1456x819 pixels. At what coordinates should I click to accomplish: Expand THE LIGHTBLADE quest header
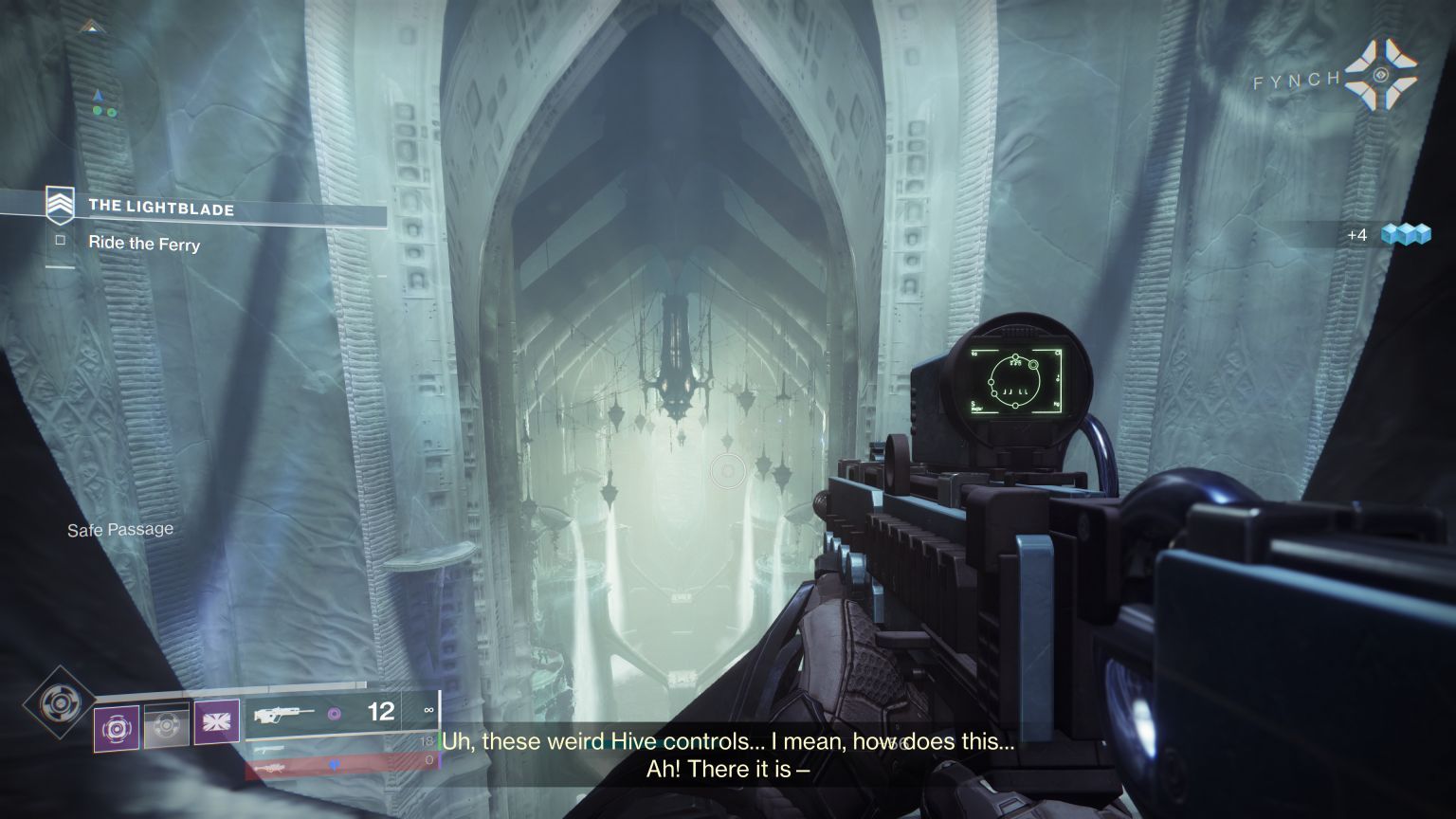(x=161, y=208)
